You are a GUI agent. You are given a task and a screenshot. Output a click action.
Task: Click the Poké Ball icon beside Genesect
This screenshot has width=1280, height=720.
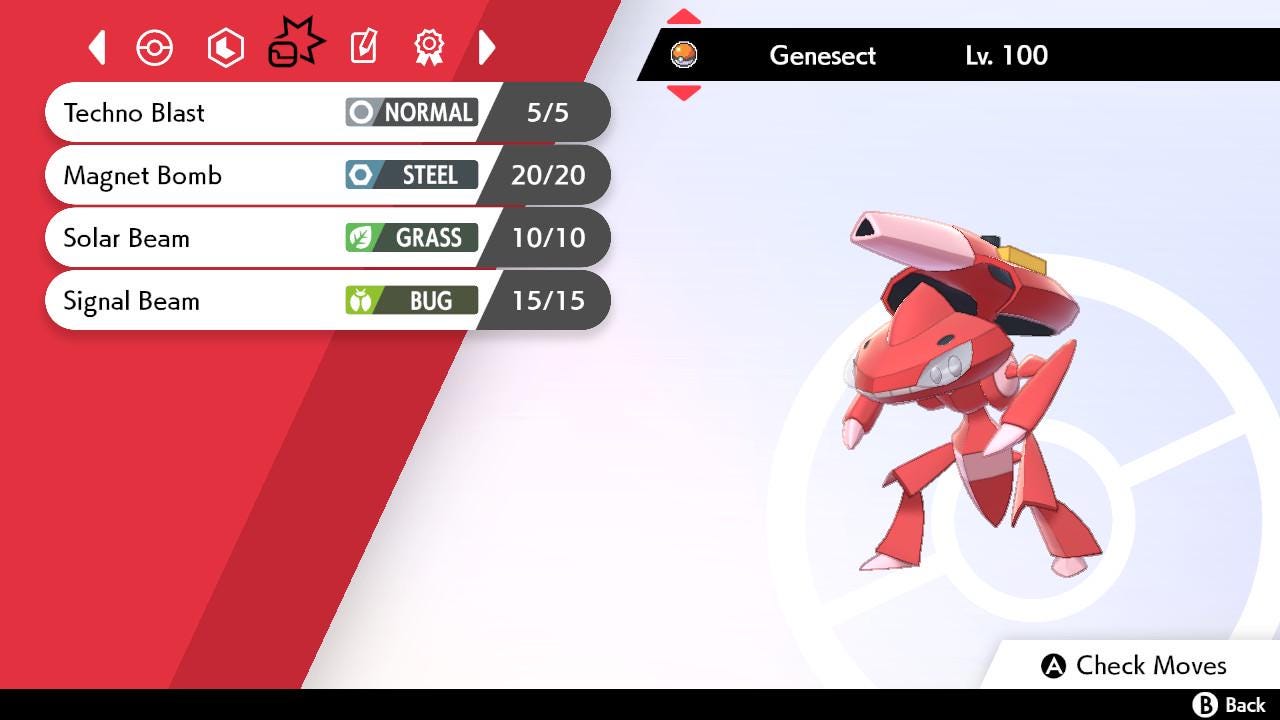tap(685, 55)
